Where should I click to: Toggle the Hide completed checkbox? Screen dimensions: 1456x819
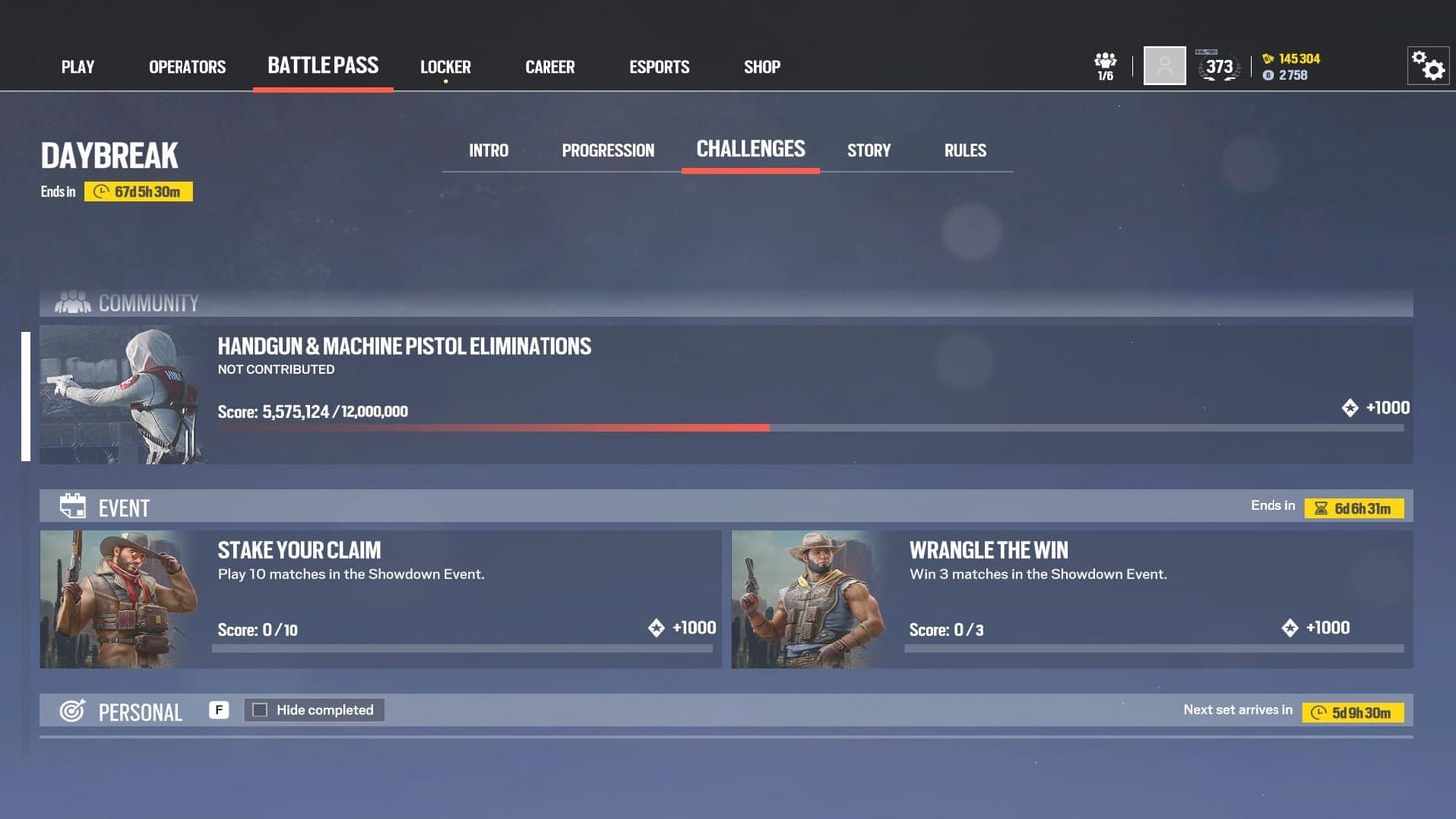[260, 709]
